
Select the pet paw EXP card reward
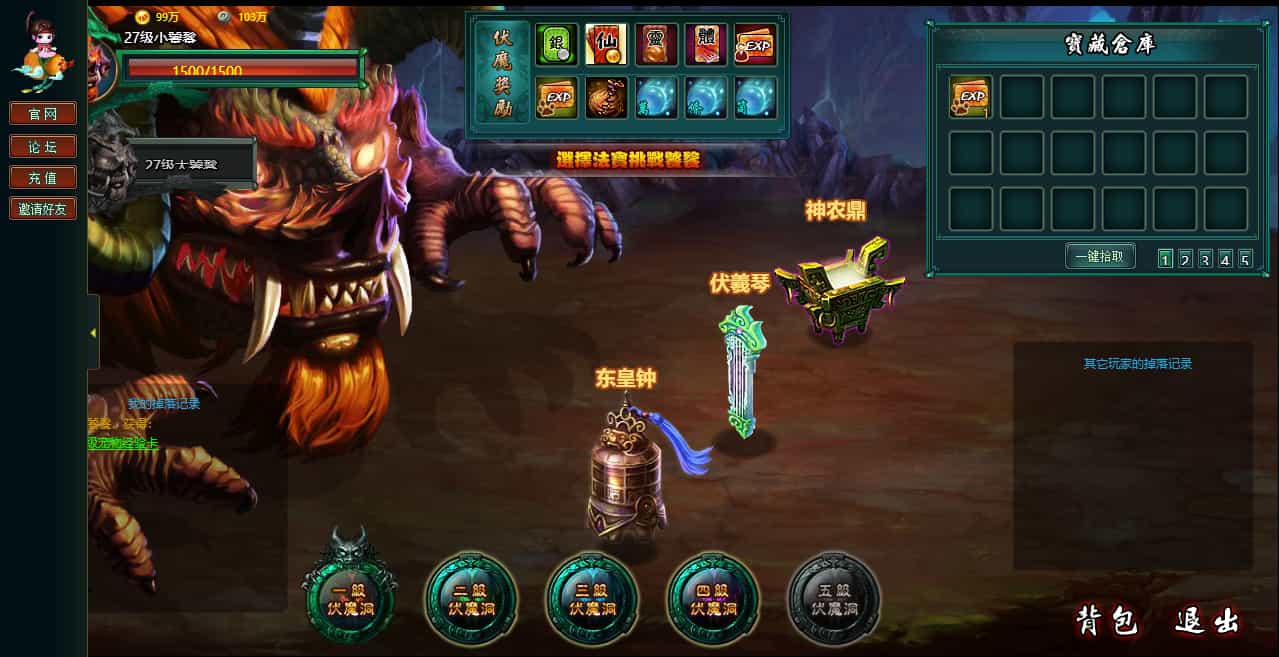click(x=556, y=98)
